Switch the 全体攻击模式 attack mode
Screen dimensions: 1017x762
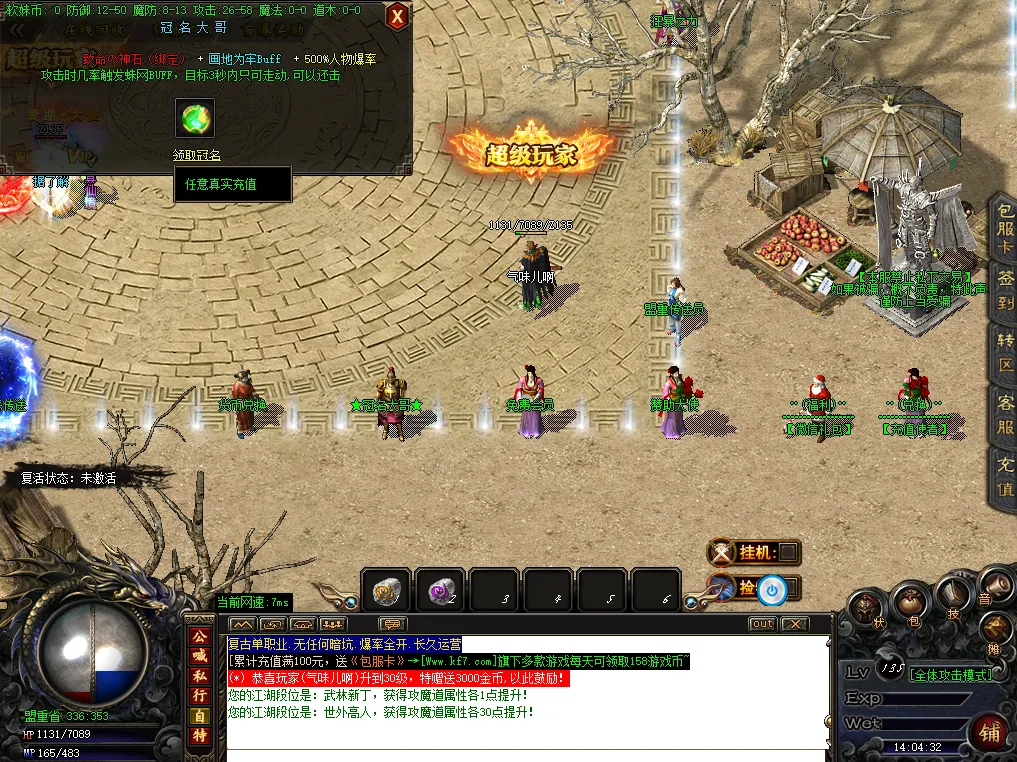pyautogui.click(x=950, y=675)
